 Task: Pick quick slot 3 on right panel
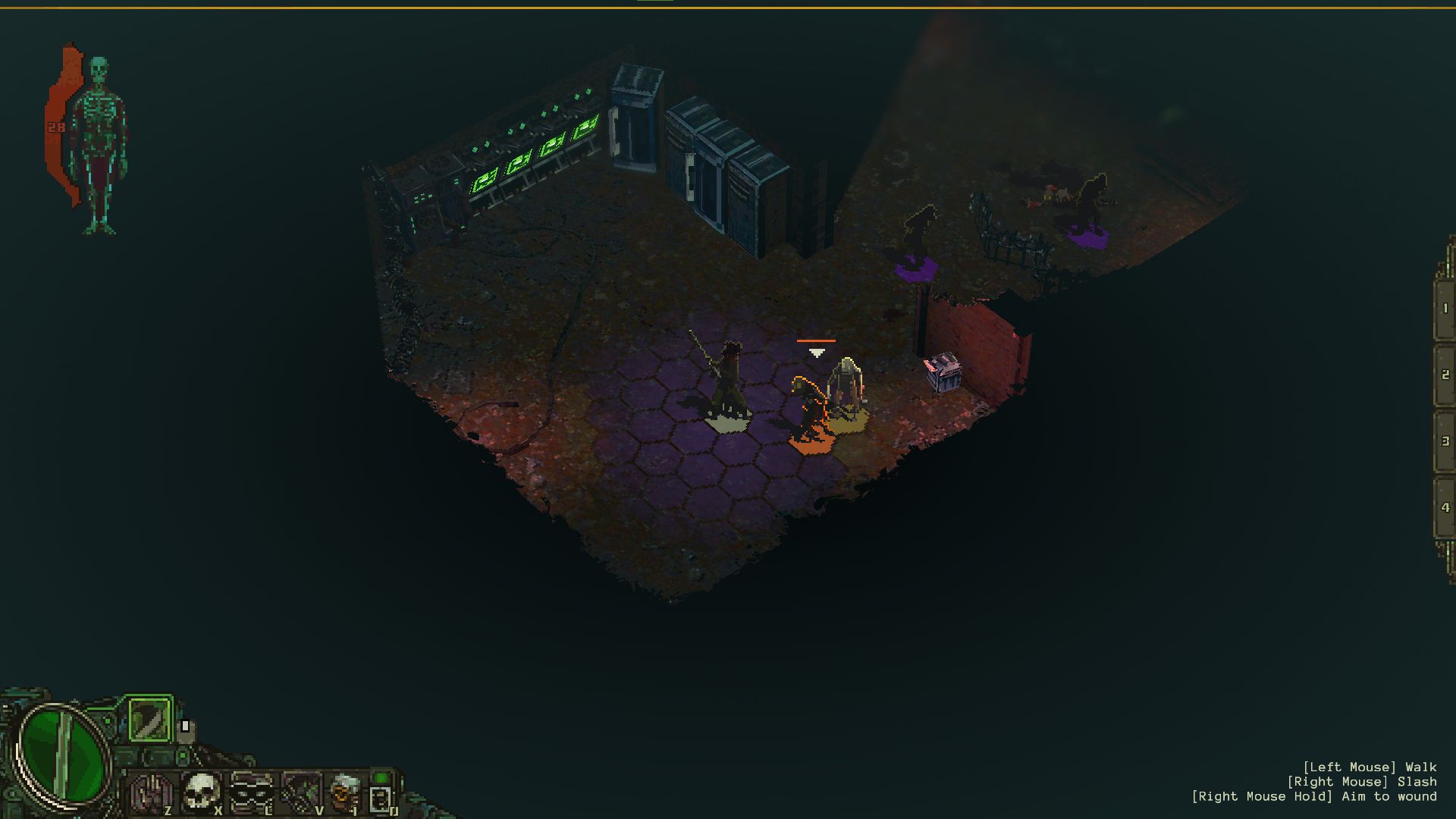(1445, 441)
